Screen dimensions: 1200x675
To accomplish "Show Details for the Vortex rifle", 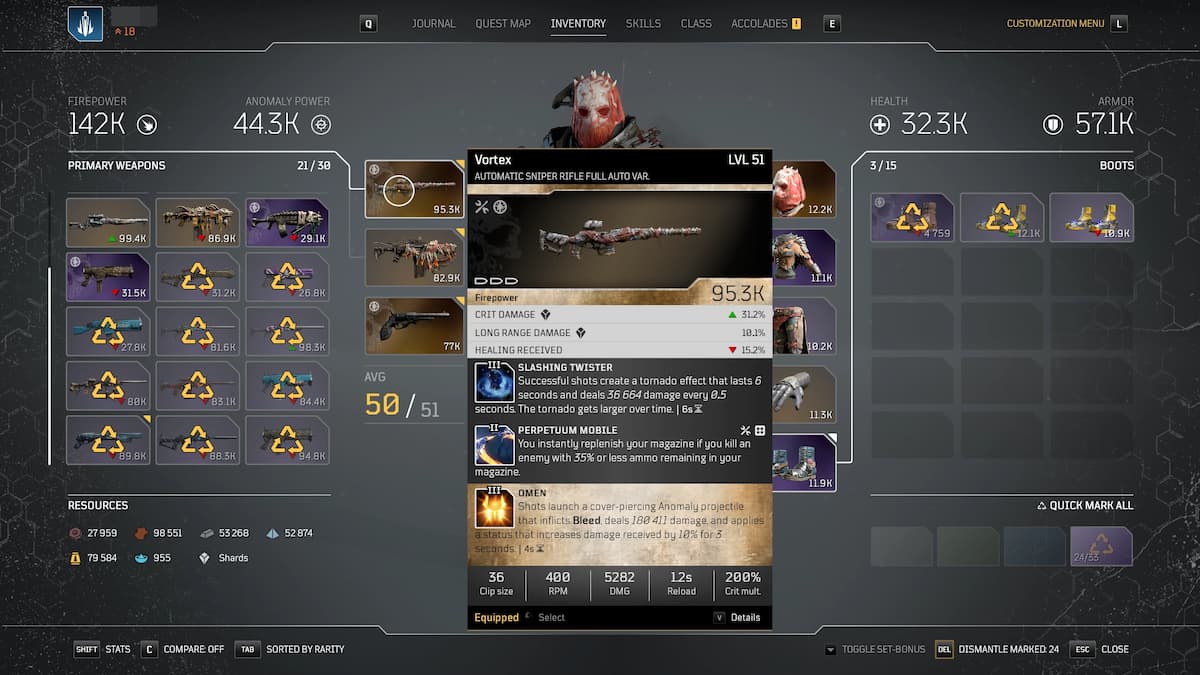I will point(737,617).
